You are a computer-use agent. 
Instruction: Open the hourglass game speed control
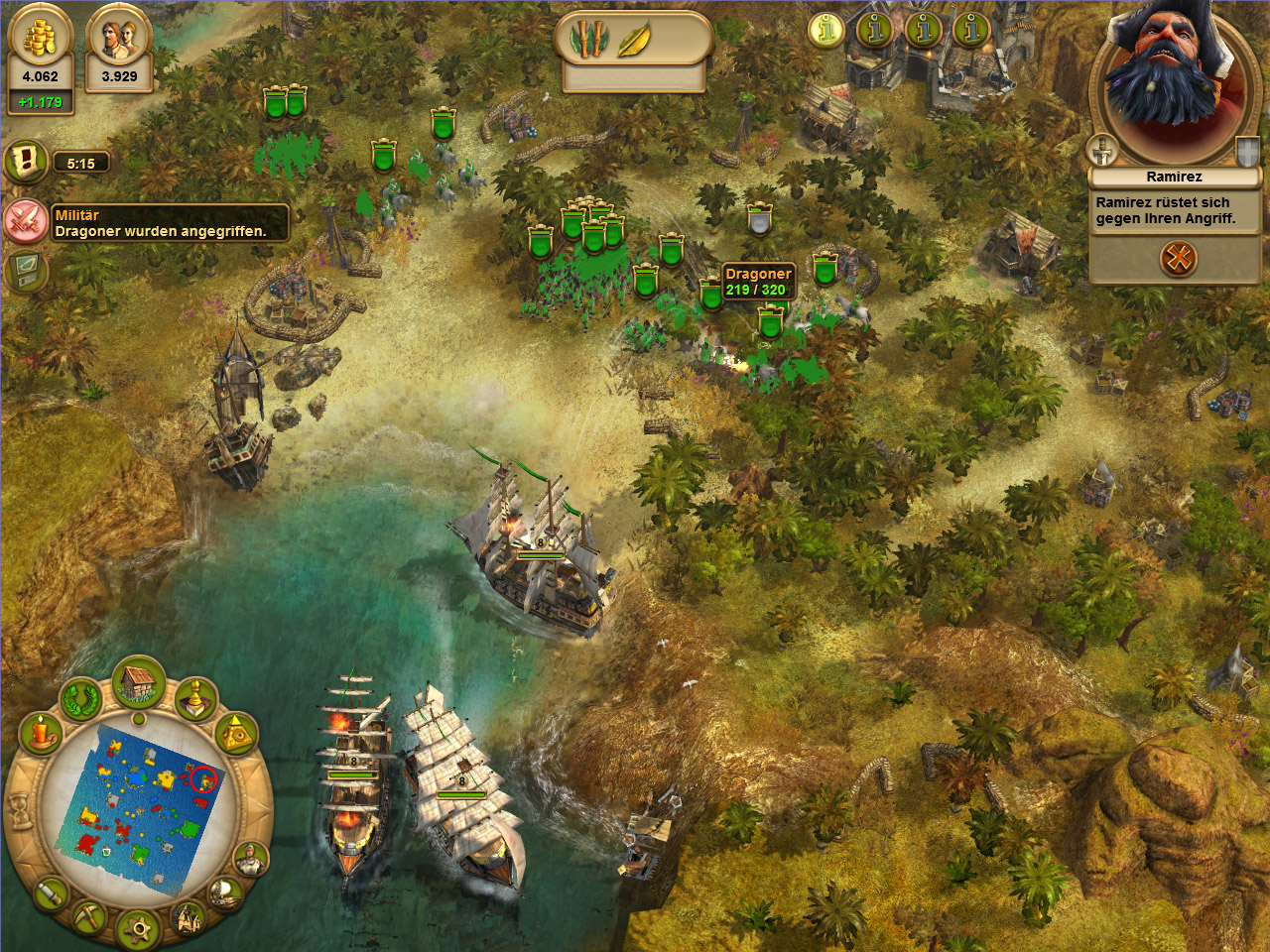point(20,813)
